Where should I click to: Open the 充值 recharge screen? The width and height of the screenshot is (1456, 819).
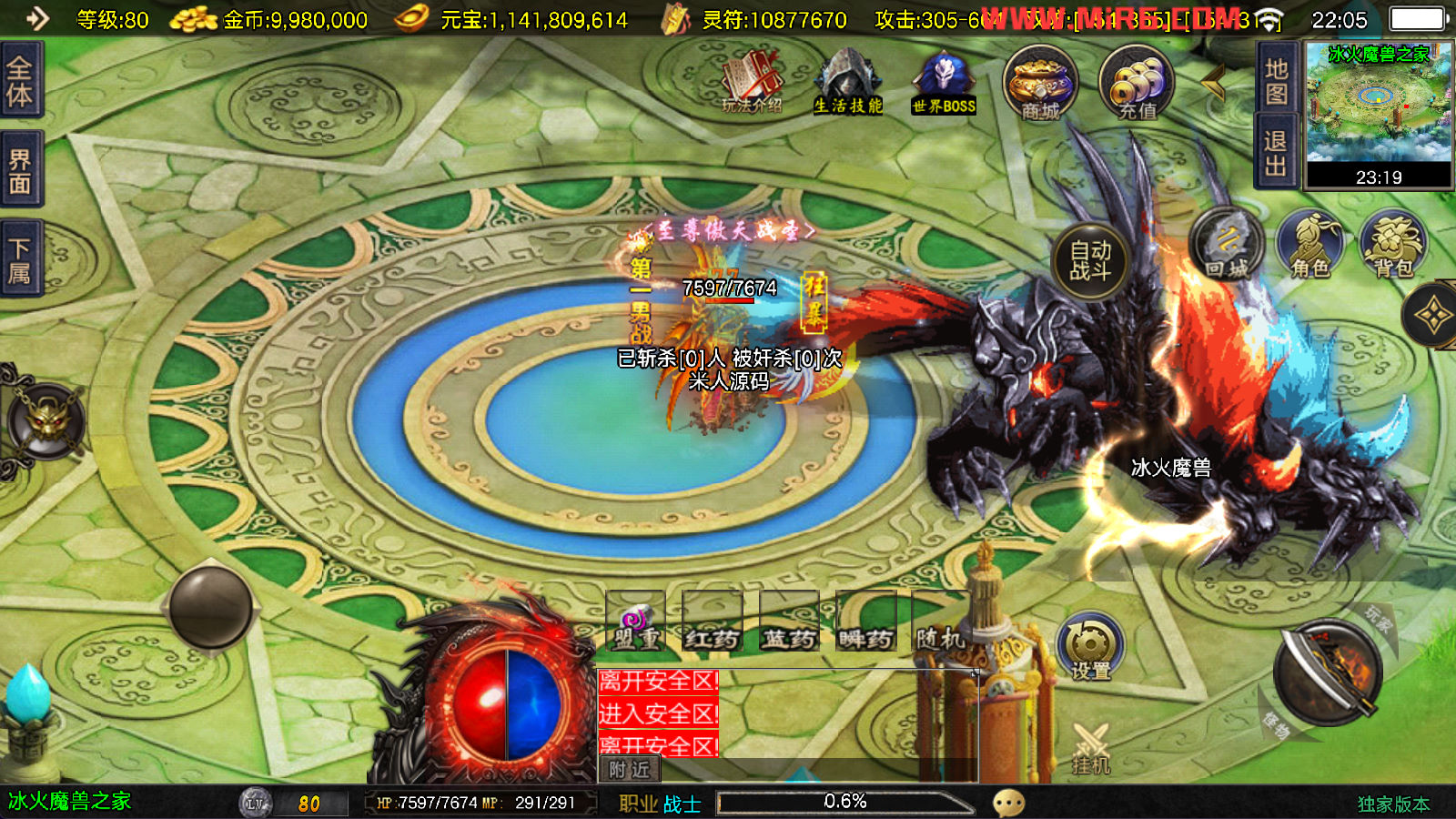tap(1137, 84)
